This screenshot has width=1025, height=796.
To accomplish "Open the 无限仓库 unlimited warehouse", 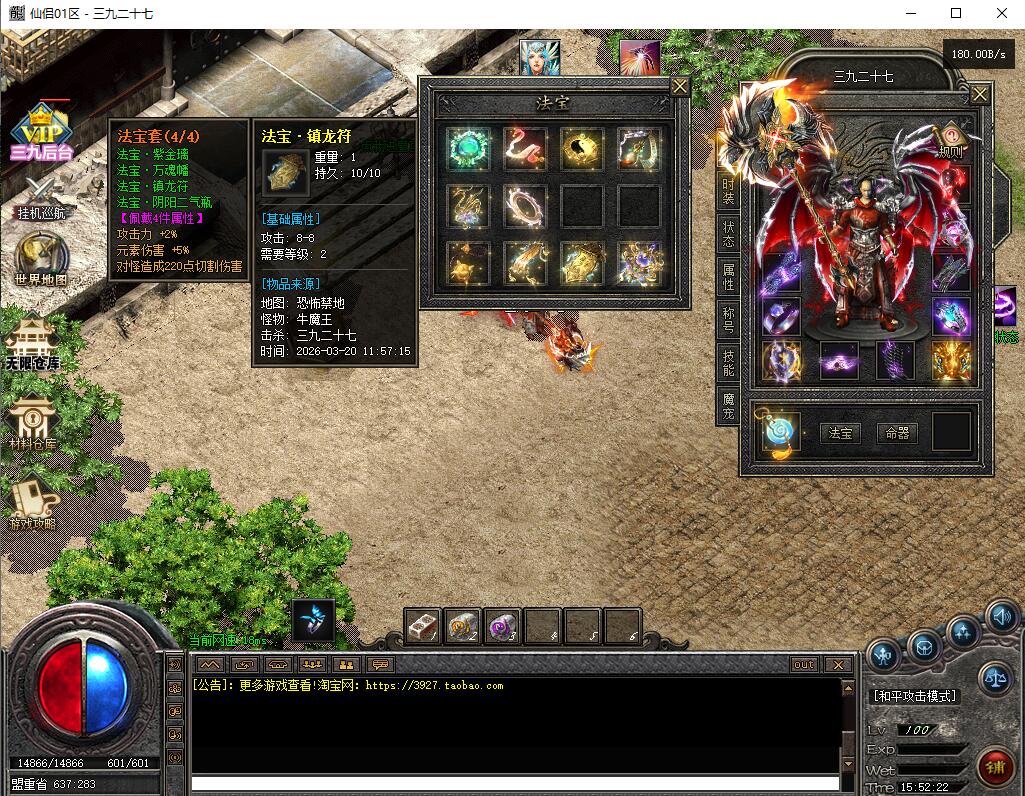I will pos(31,342).
